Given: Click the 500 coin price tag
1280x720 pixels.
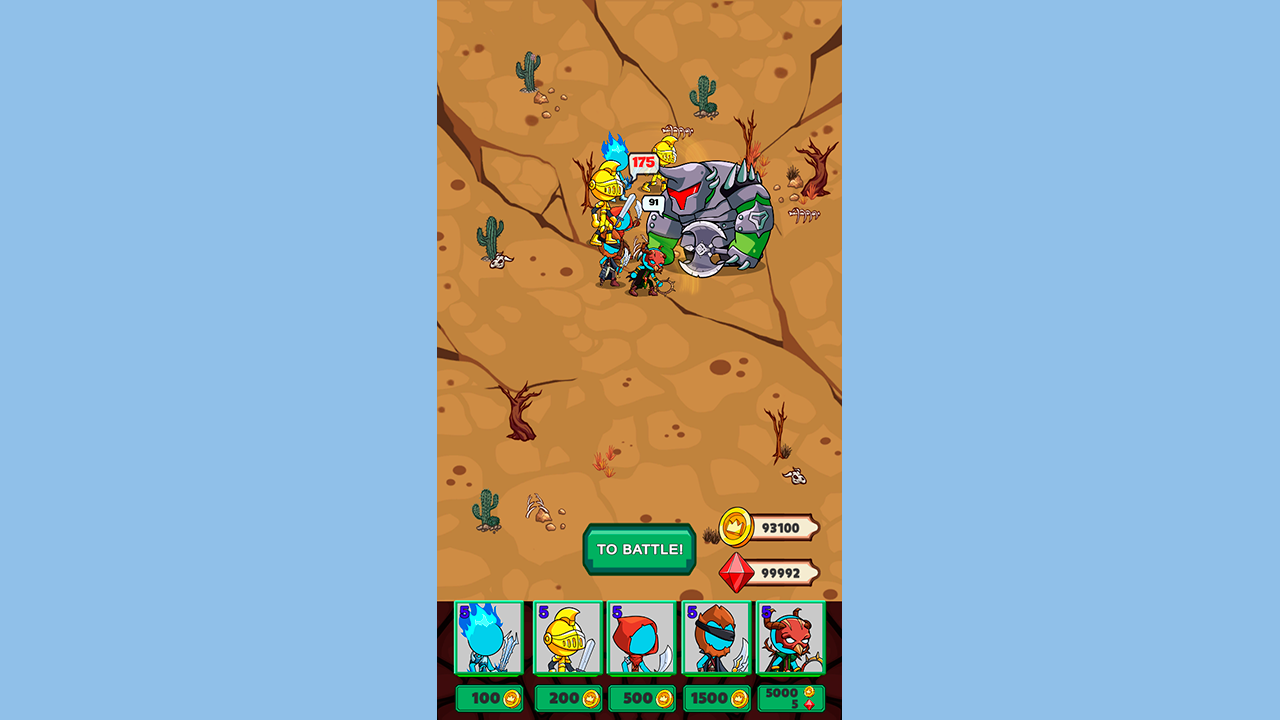Looking at the screenshot, I should 641,698.
